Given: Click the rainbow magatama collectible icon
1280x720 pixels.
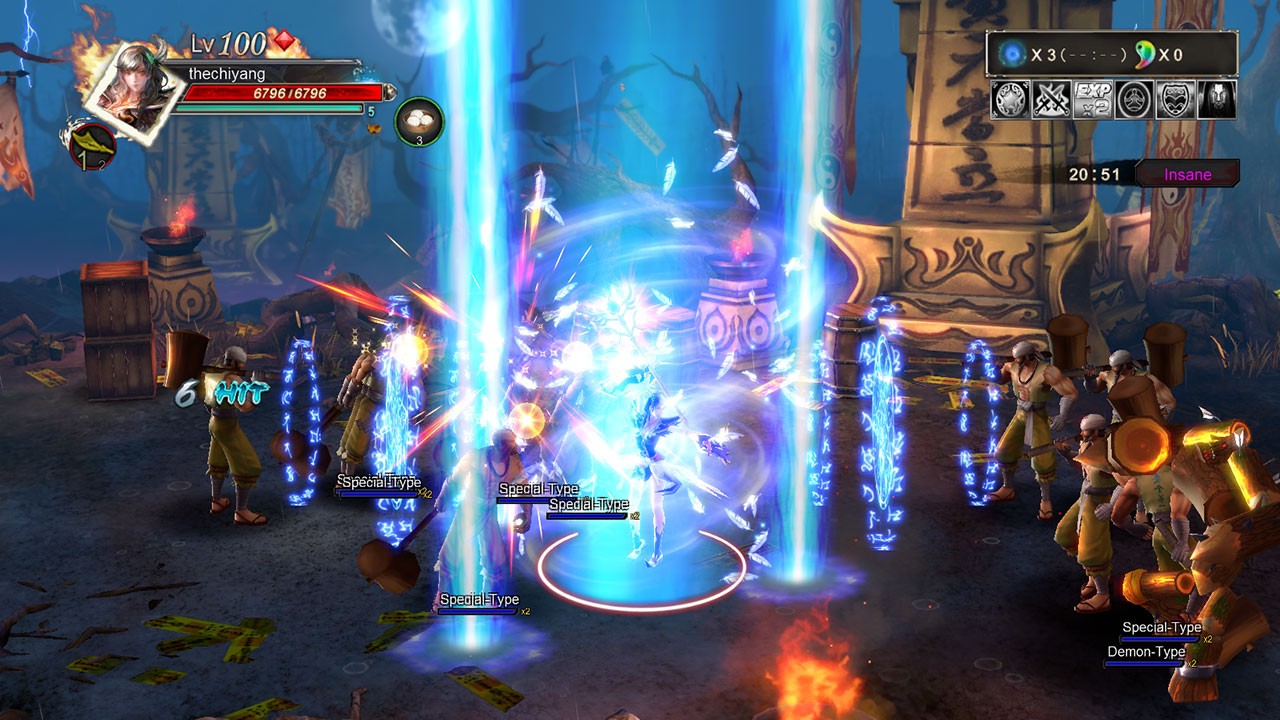Looking at the screenshot, I should [1143, 54].
